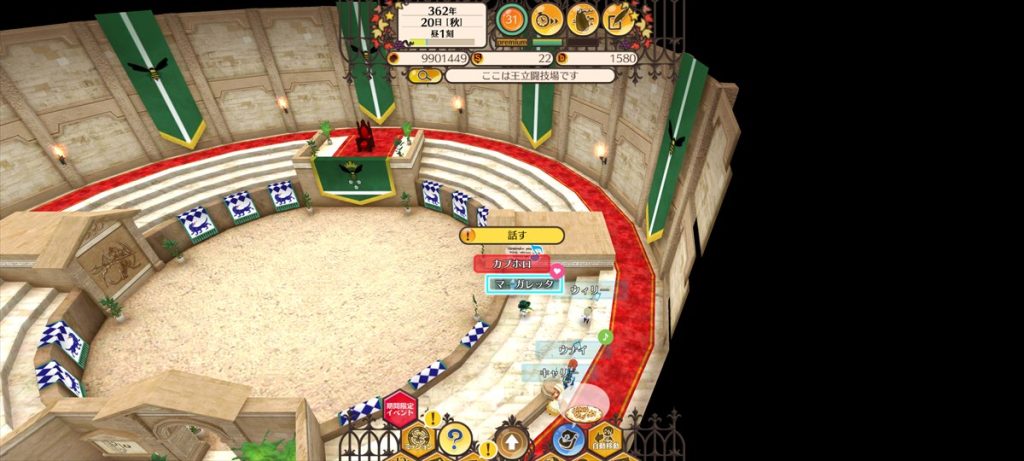Open the beetle bag icon

tap(583, 17)
